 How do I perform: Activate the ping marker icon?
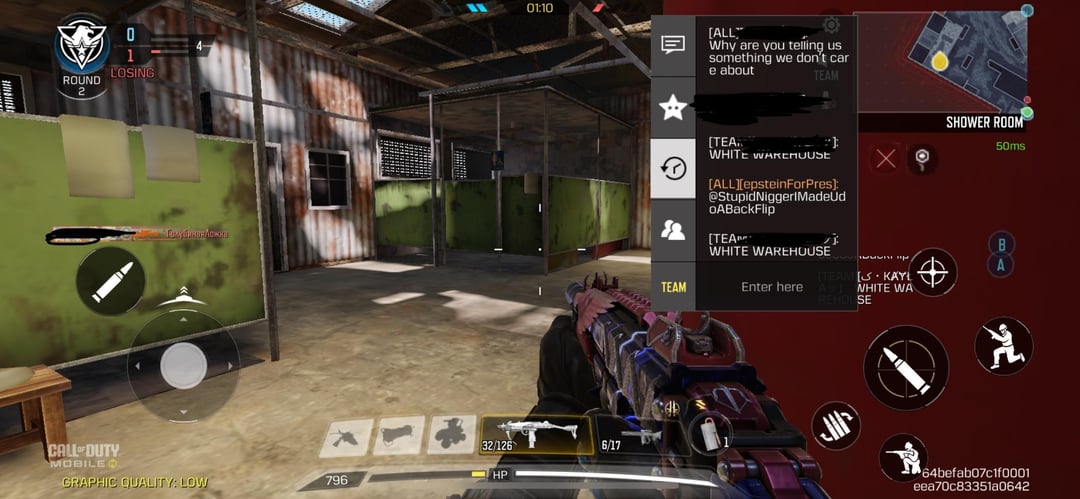pyautogui.click(x=922, y=157)
